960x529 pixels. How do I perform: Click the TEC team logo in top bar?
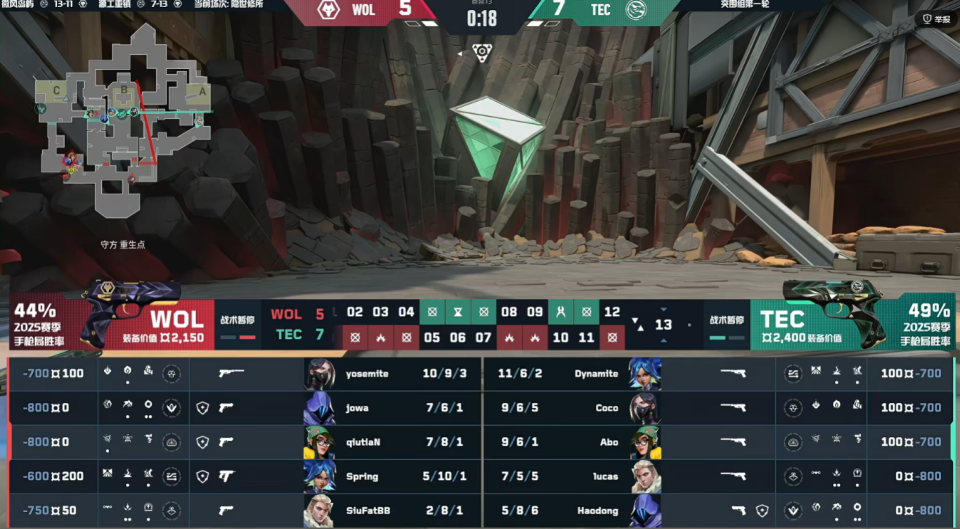click(x=635, y=12)
